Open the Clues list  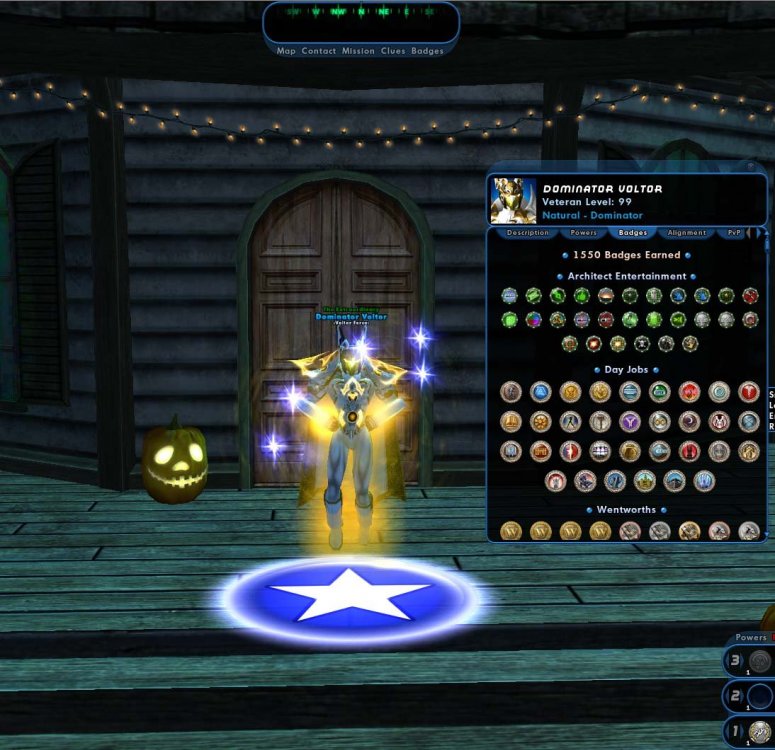[393, 51]
